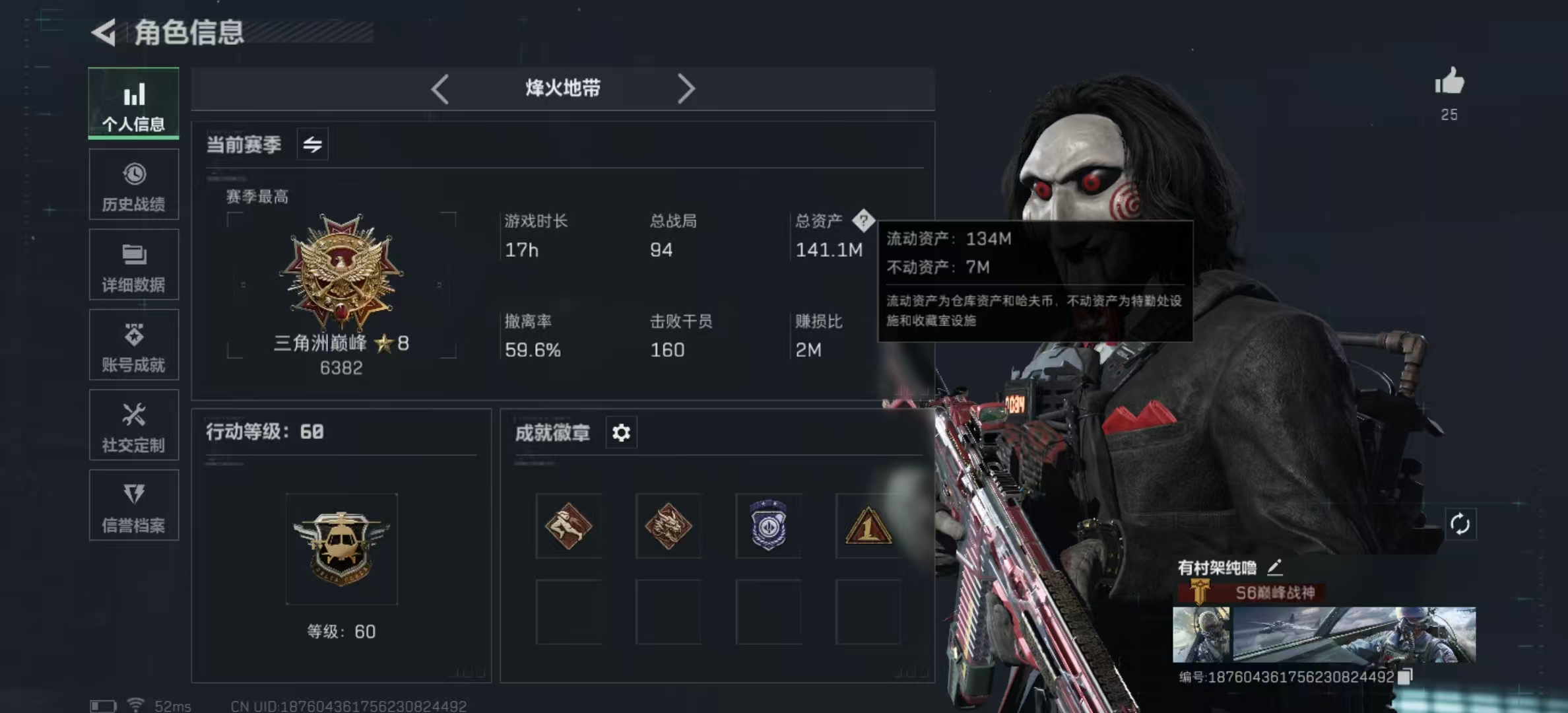View the 信誉档案 reputation file
Image resolution: width=1568 pixels, height=713 pixels.
[134, 506]
